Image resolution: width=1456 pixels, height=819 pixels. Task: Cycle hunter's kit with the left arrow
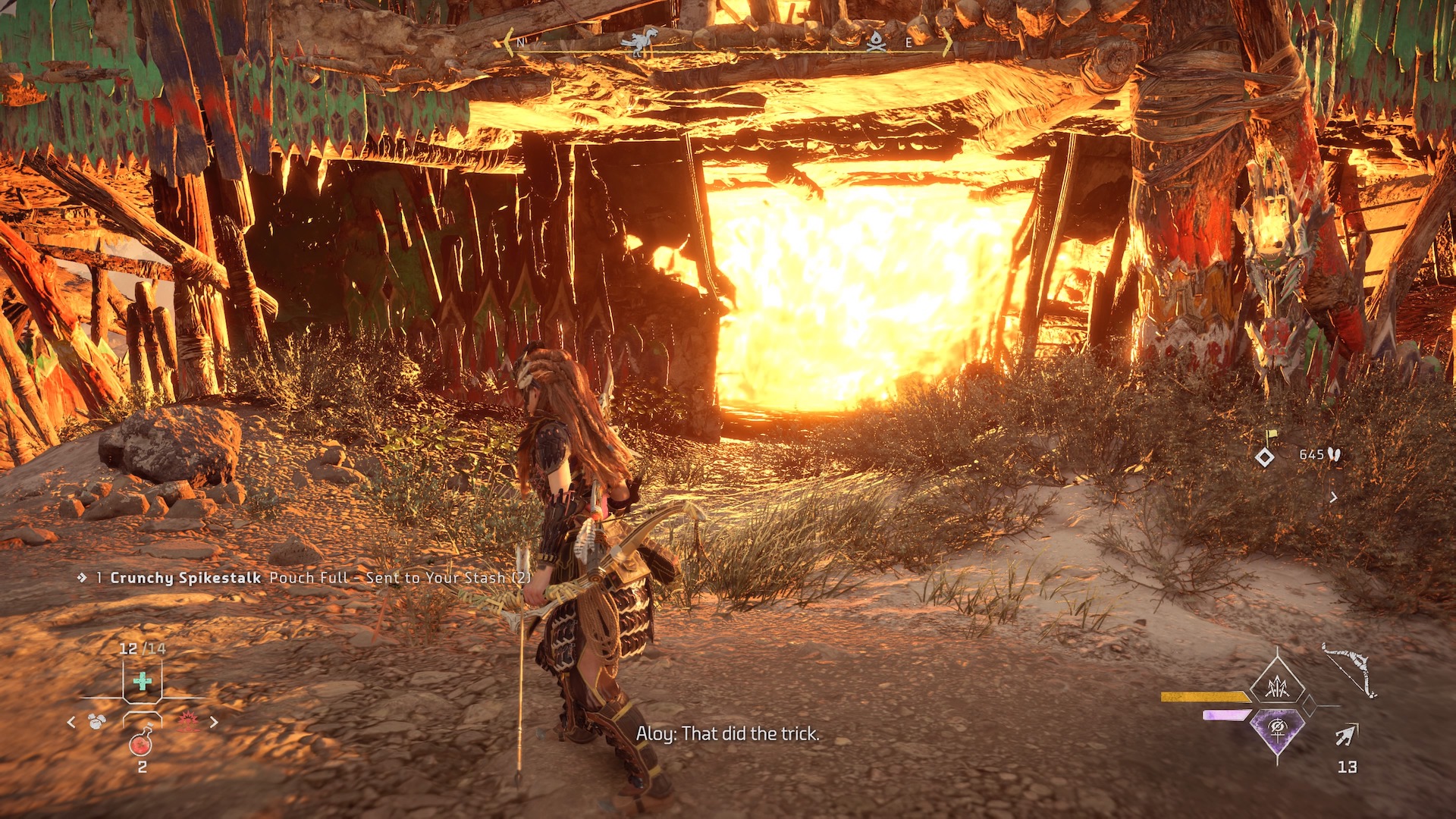[71, 723]
